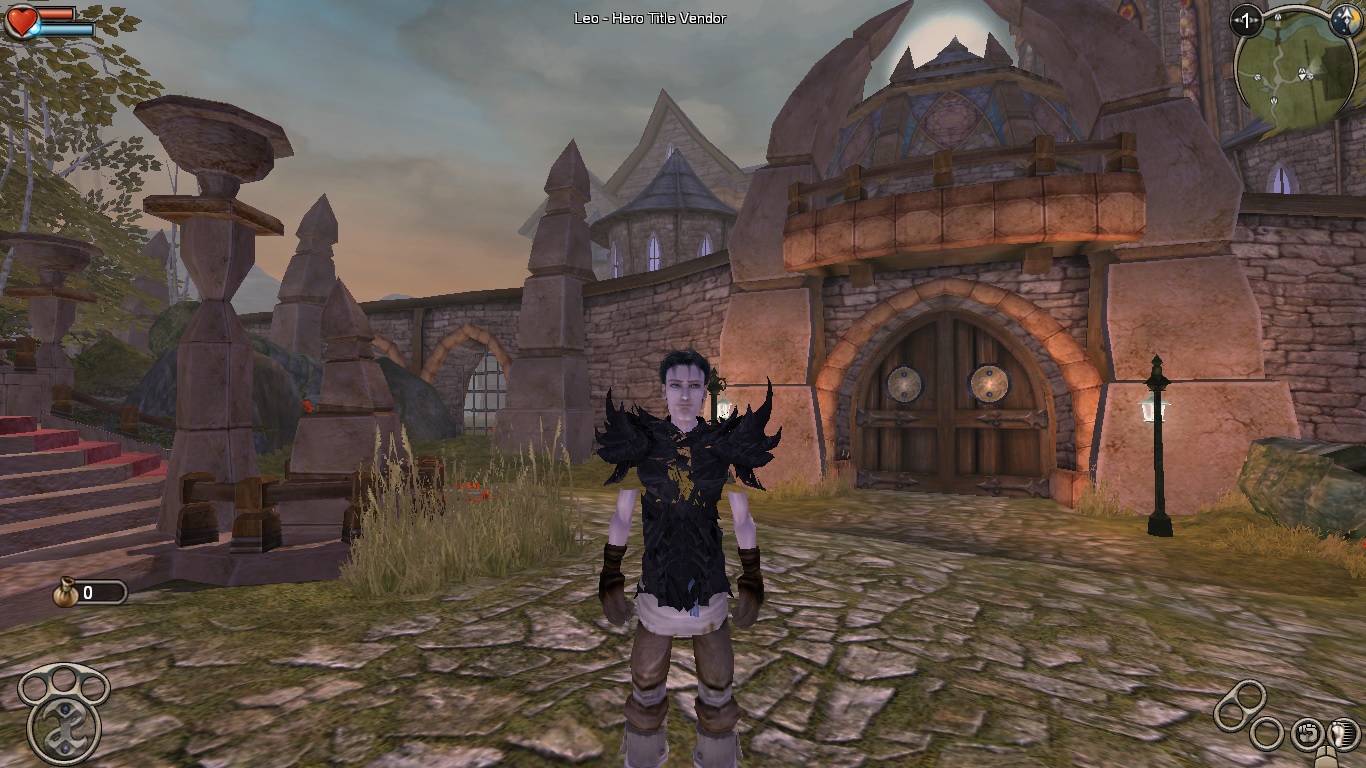
Task: Open the guild seal quick menu
Action: coord(64,728)
